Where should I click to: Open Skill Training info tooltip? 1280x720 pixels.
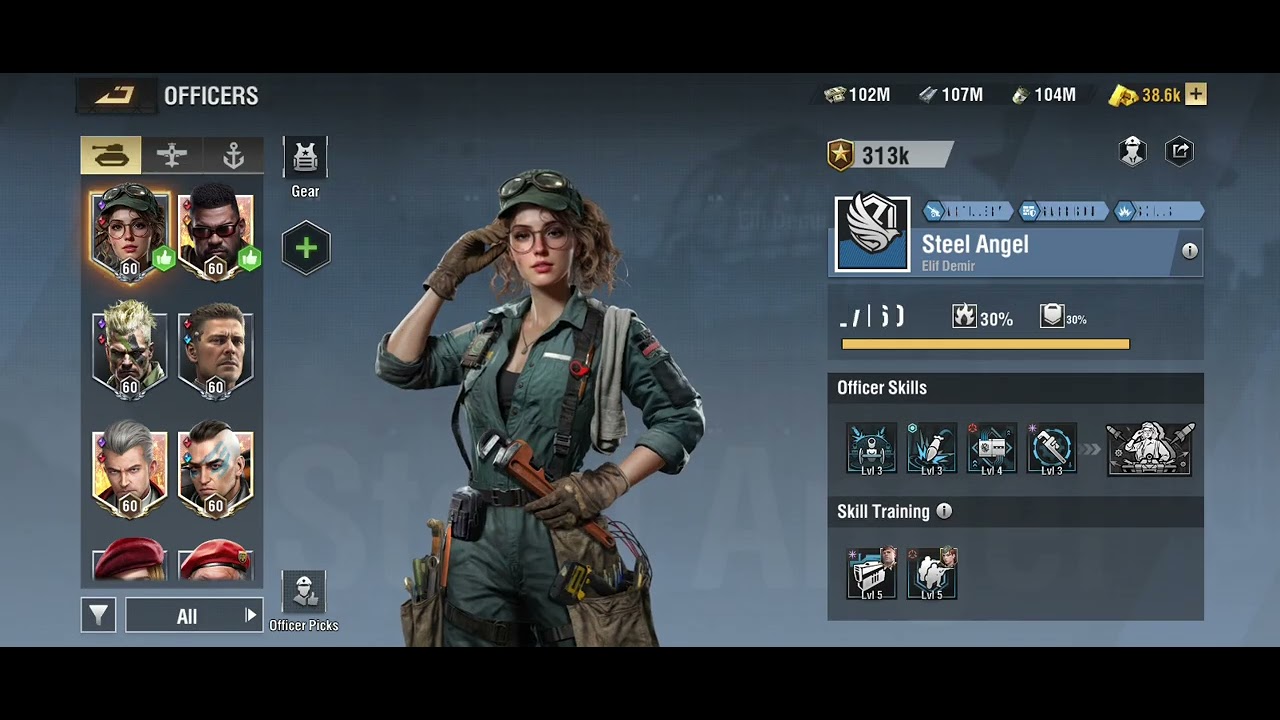[944, 511]
